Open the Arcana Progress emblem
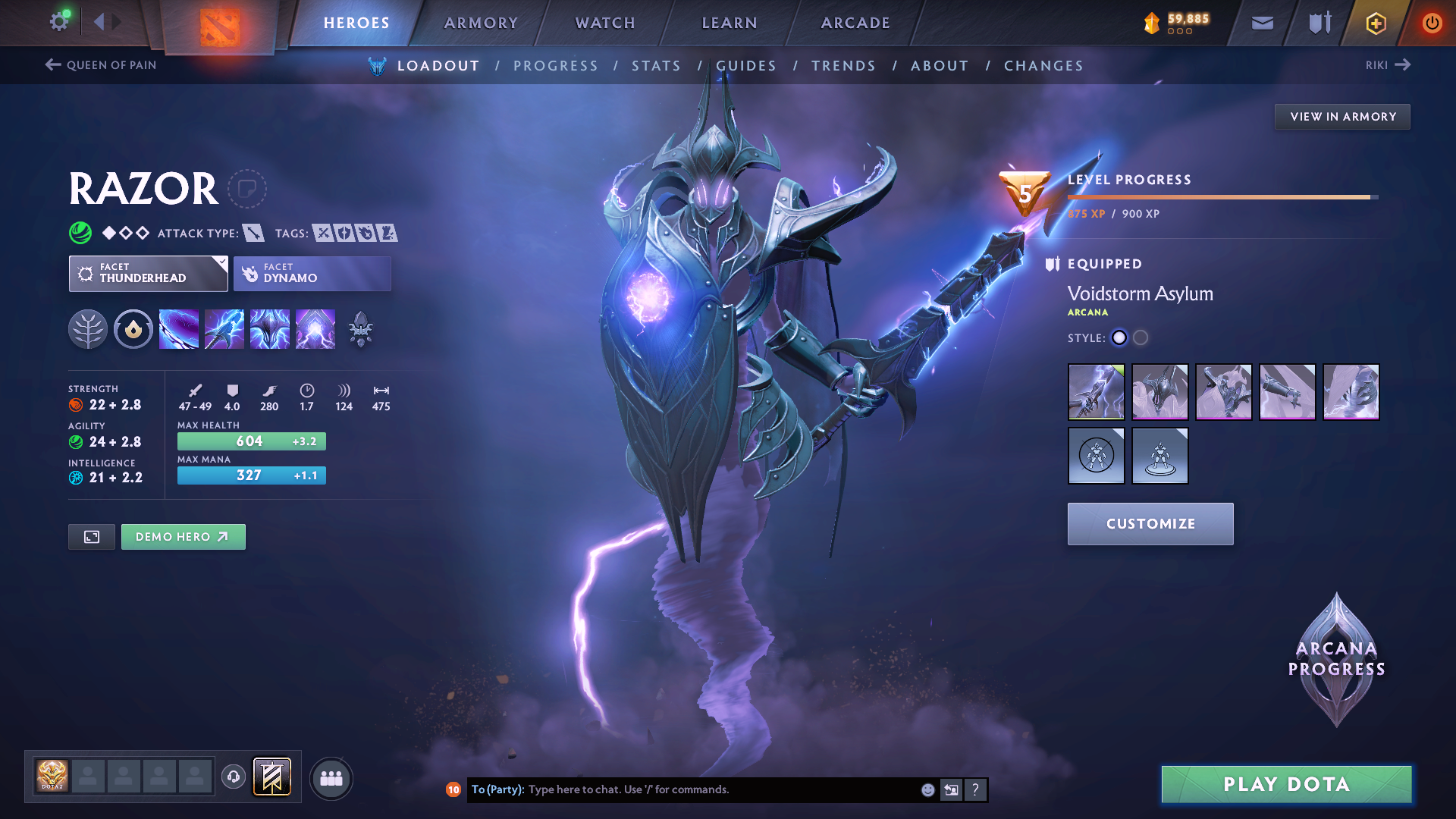Image resolution: width=1456 pixels, height=819 pixels. (1336, 660)
